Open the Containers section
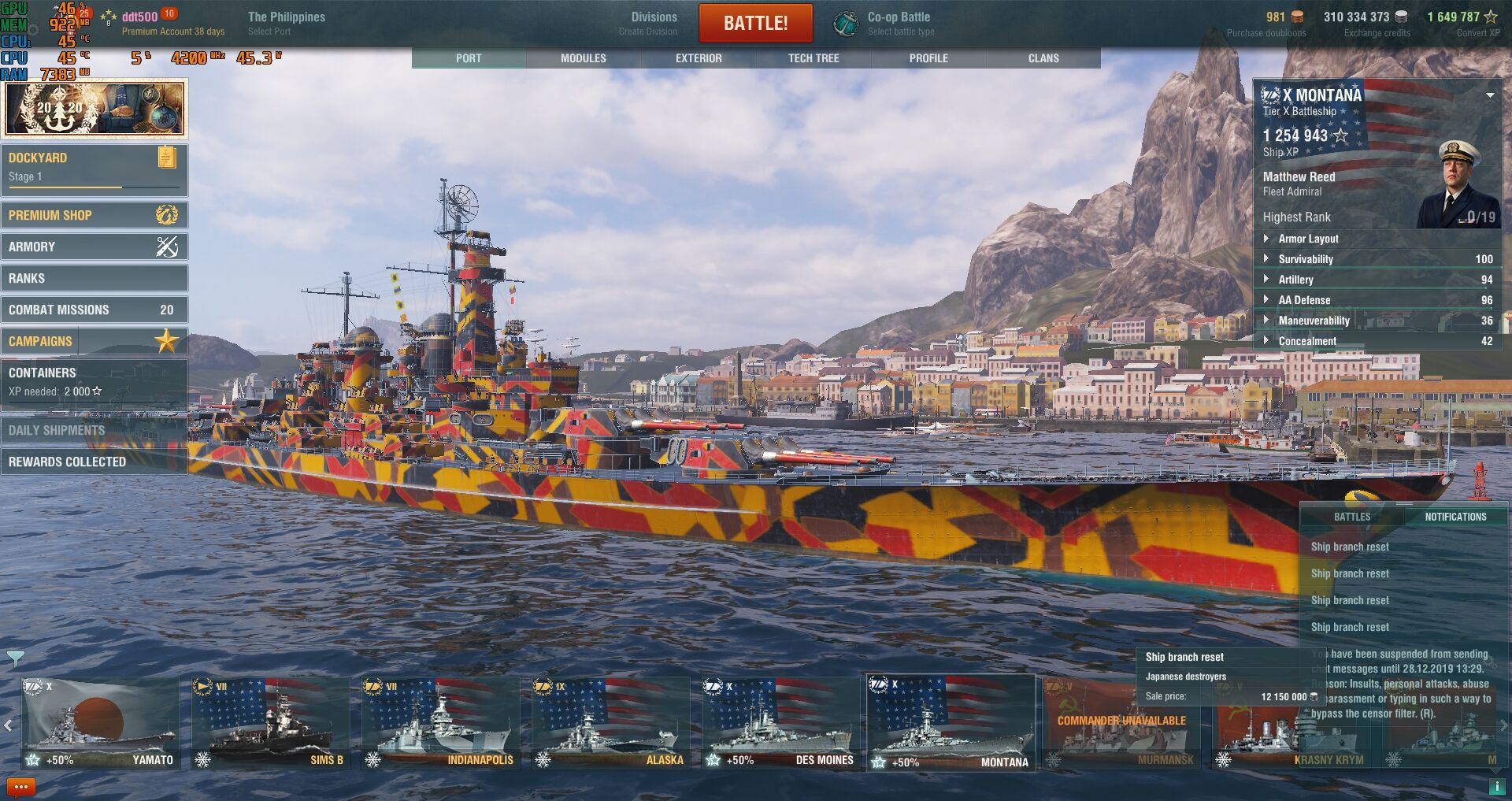Image resolution: width=1512 pixels, height=801 pixels. (94, 381)
